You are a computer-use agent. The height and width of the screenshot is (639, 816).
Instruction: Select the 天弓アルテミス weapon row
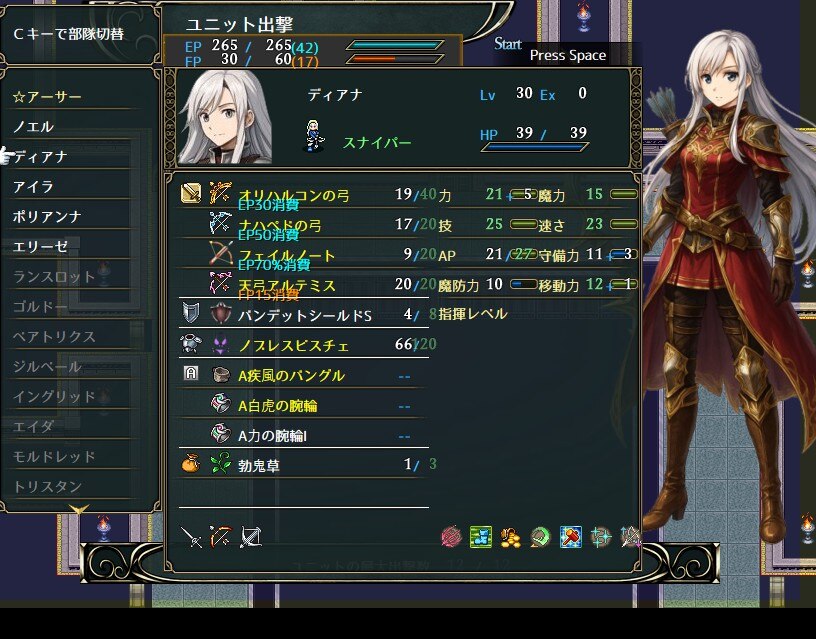pyautogui.click(x=287, y=285)
